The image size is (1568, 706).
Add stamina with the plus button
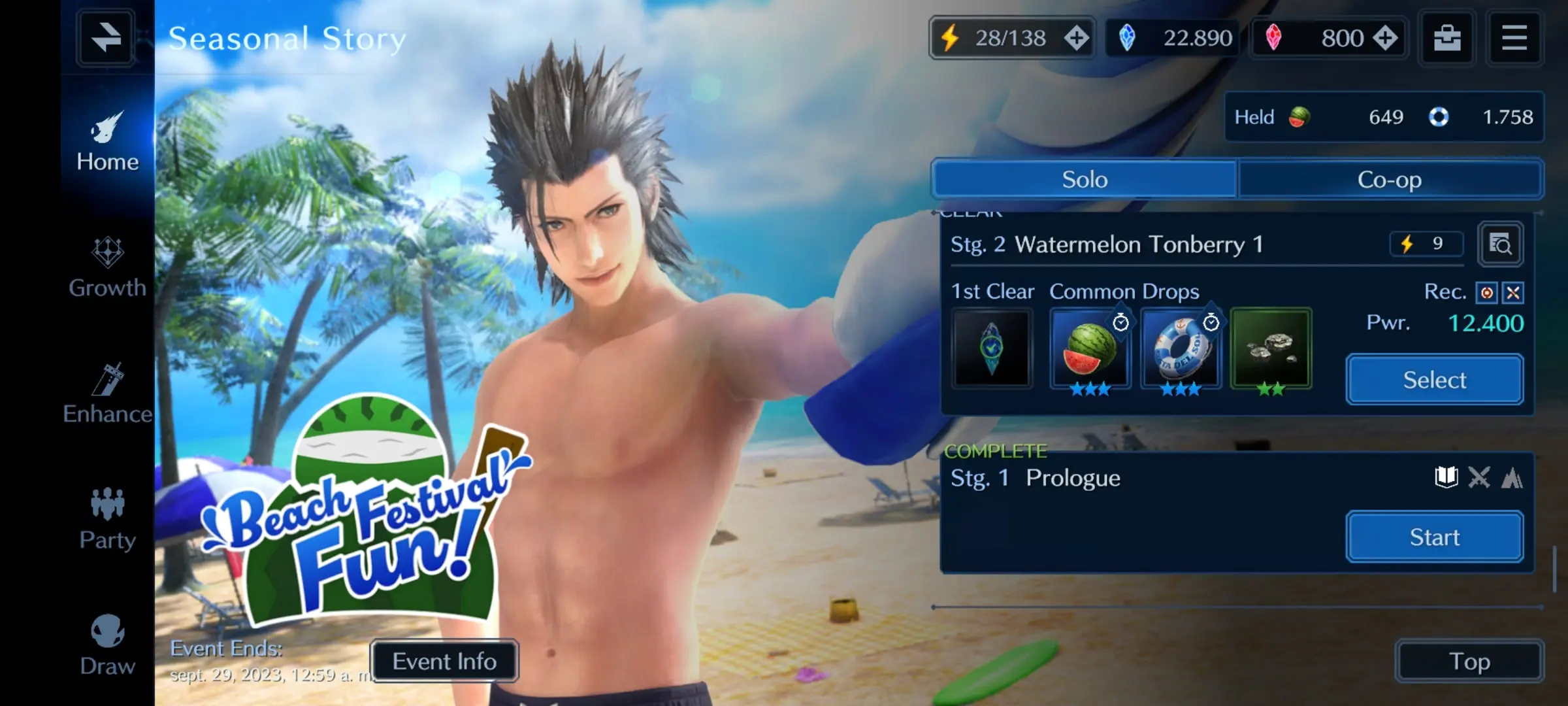coord(1076,38)
